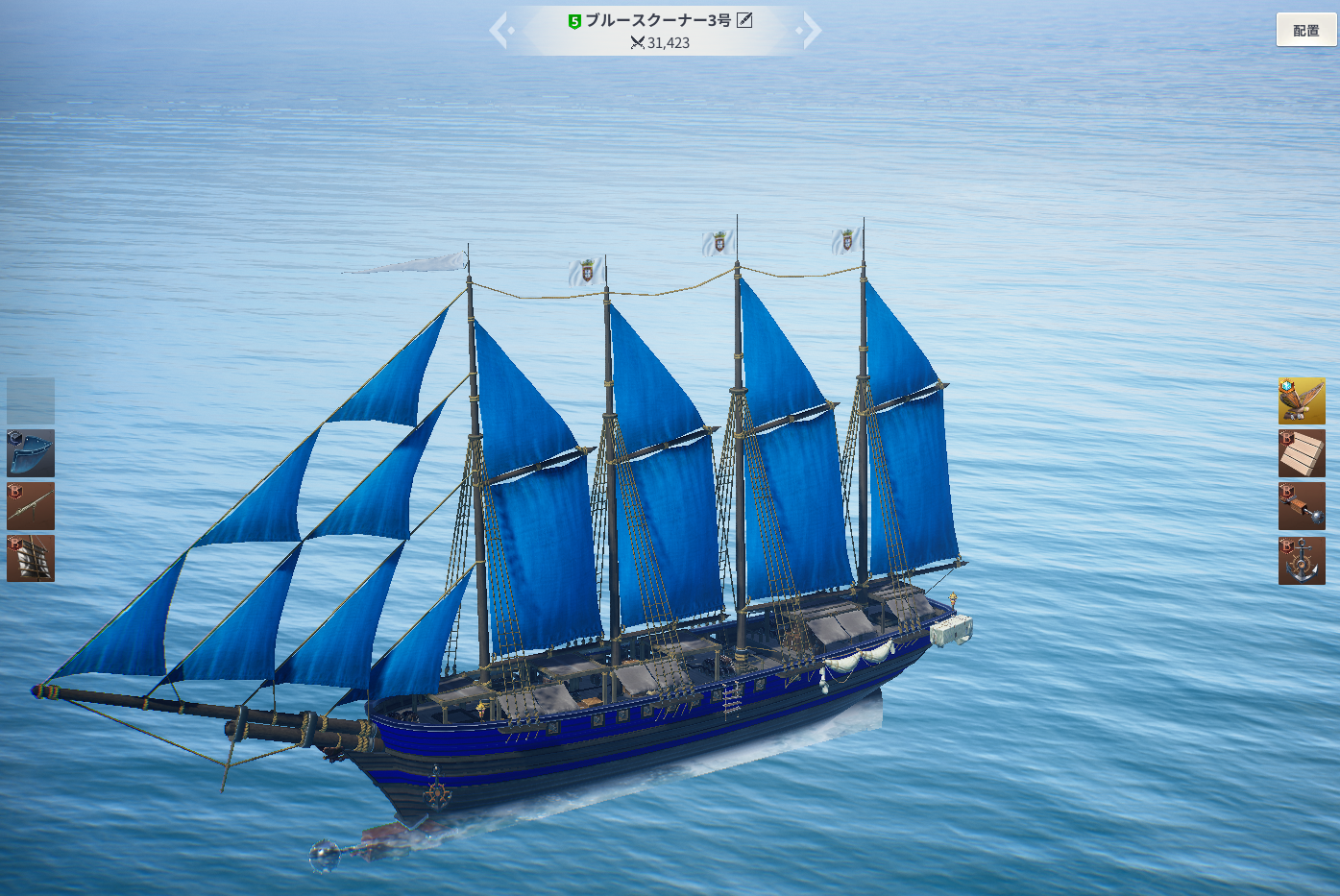Choose the grey sail equipment slot
This screenshot has width=1340, height=896.
[x=31, y=559]
